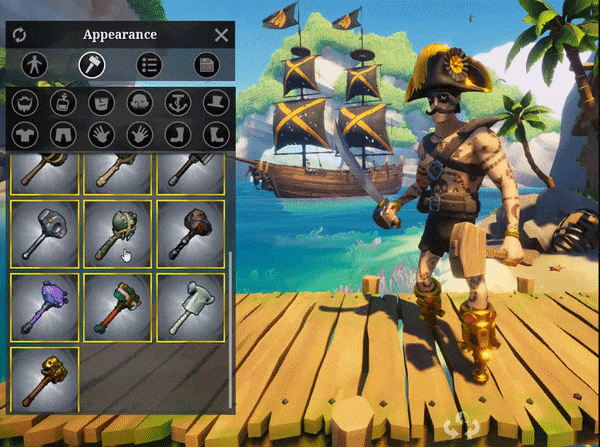The width and height of the screenshot is (600, 447).
Task: Choose the gray iron hammer skin
Action: 45,234
